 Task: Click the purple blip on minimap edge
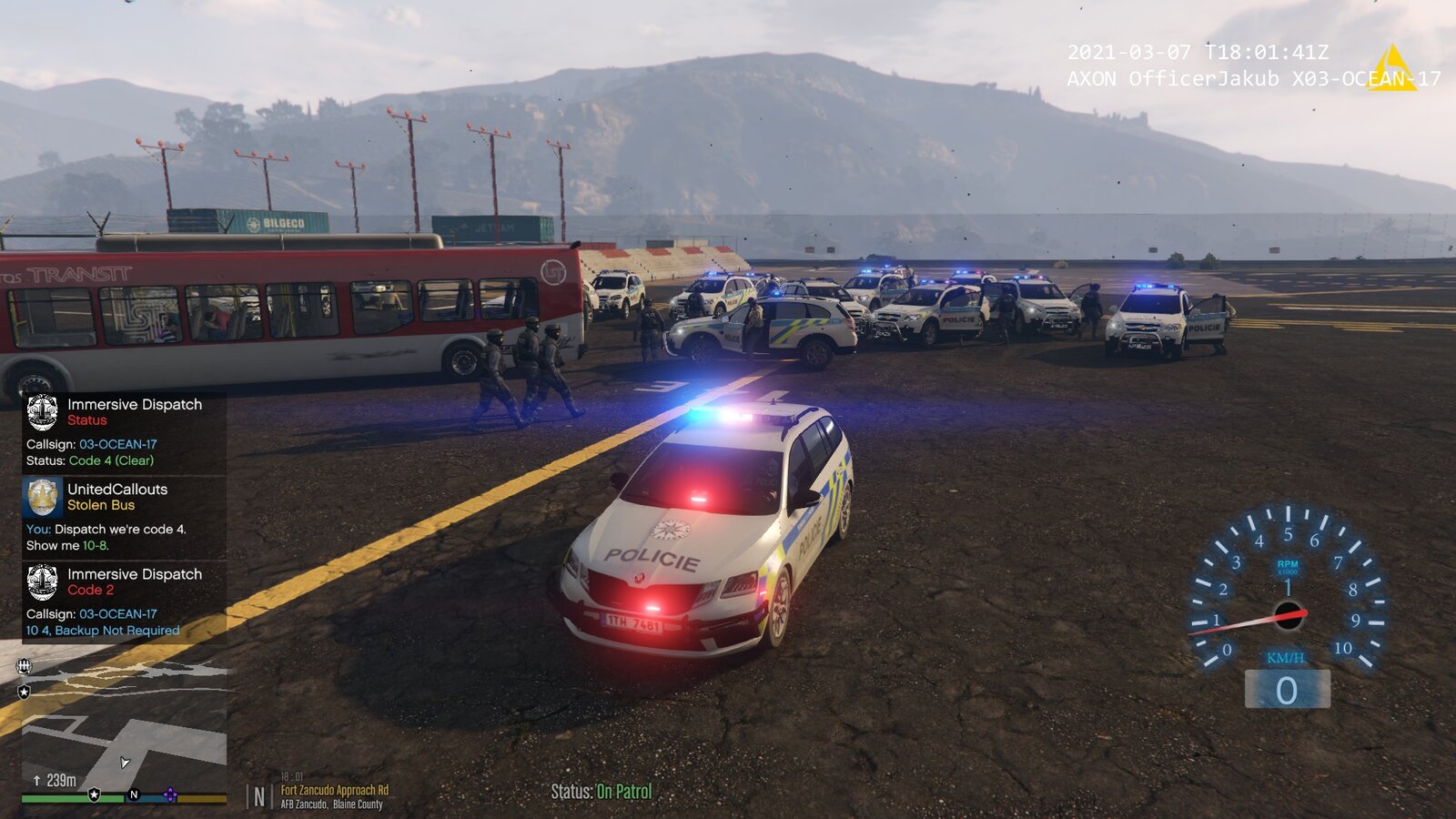[169, 794]
